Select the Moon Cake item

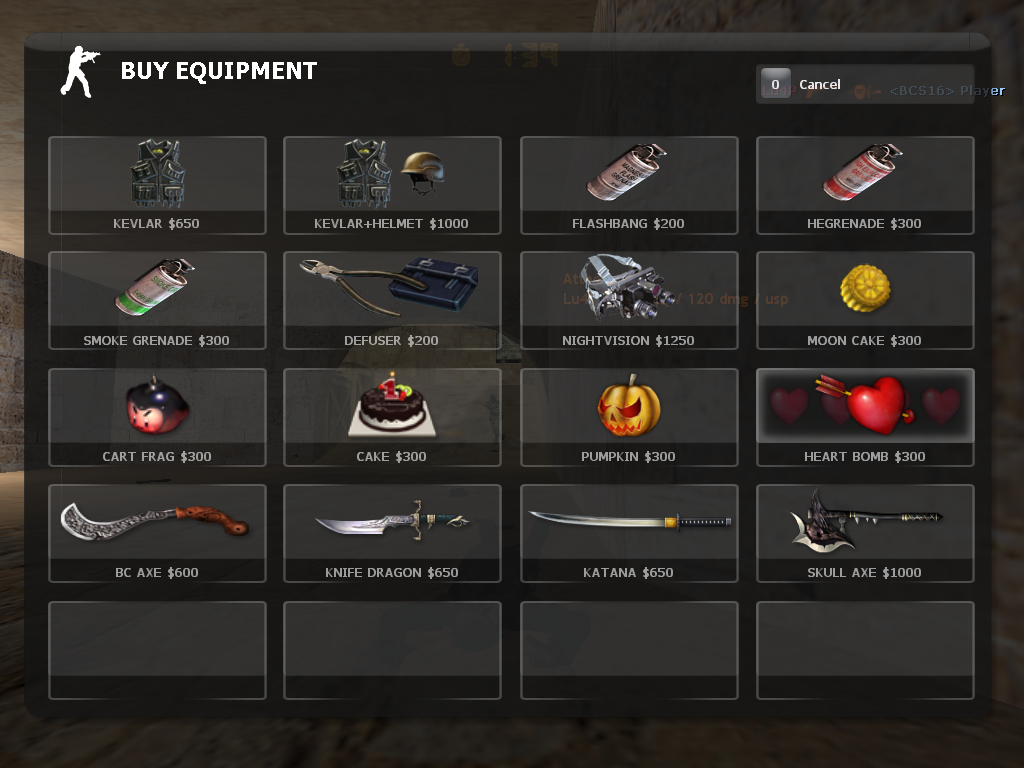tap(865, 300)
